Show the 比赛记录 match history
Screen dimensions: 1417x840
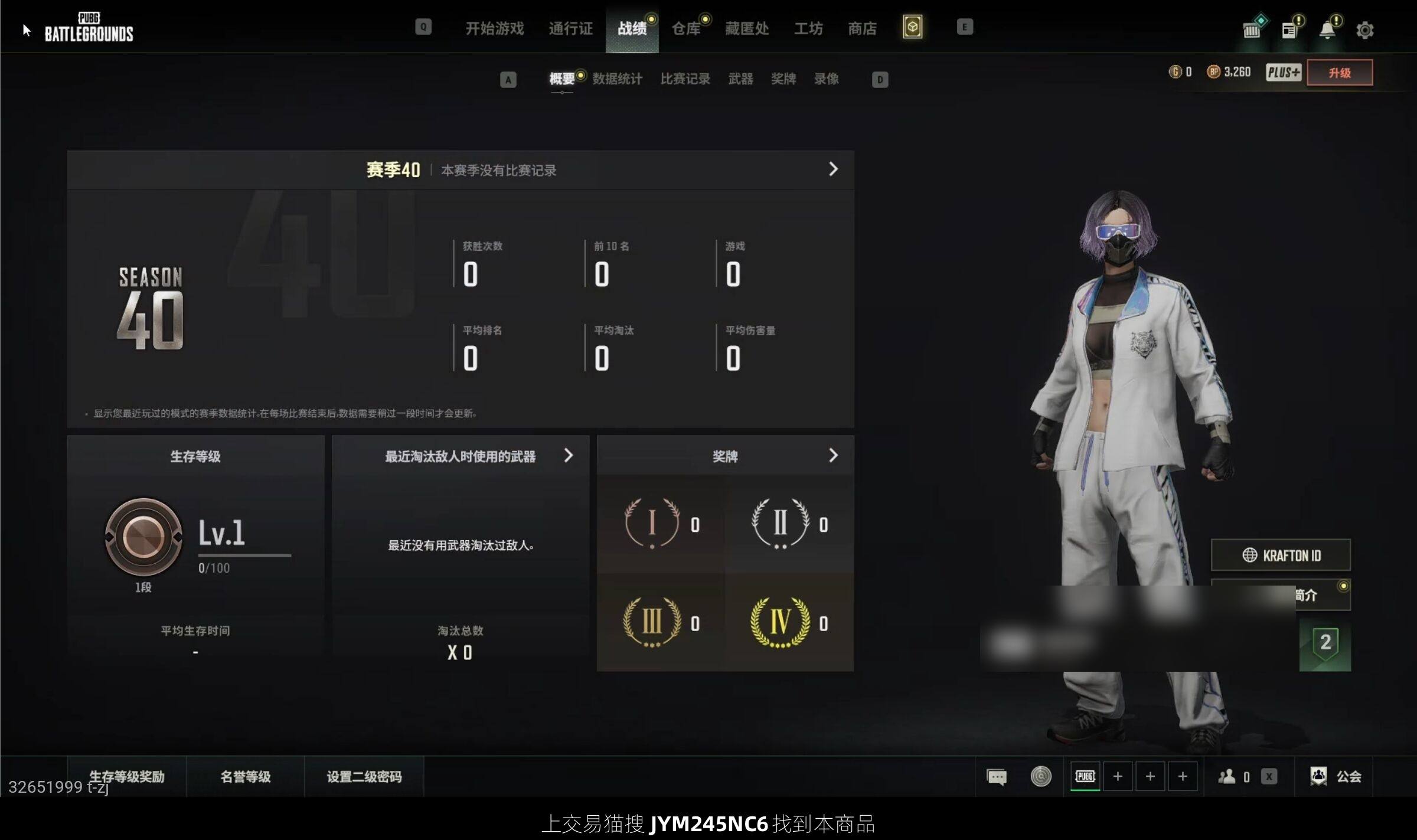(685, 79)
